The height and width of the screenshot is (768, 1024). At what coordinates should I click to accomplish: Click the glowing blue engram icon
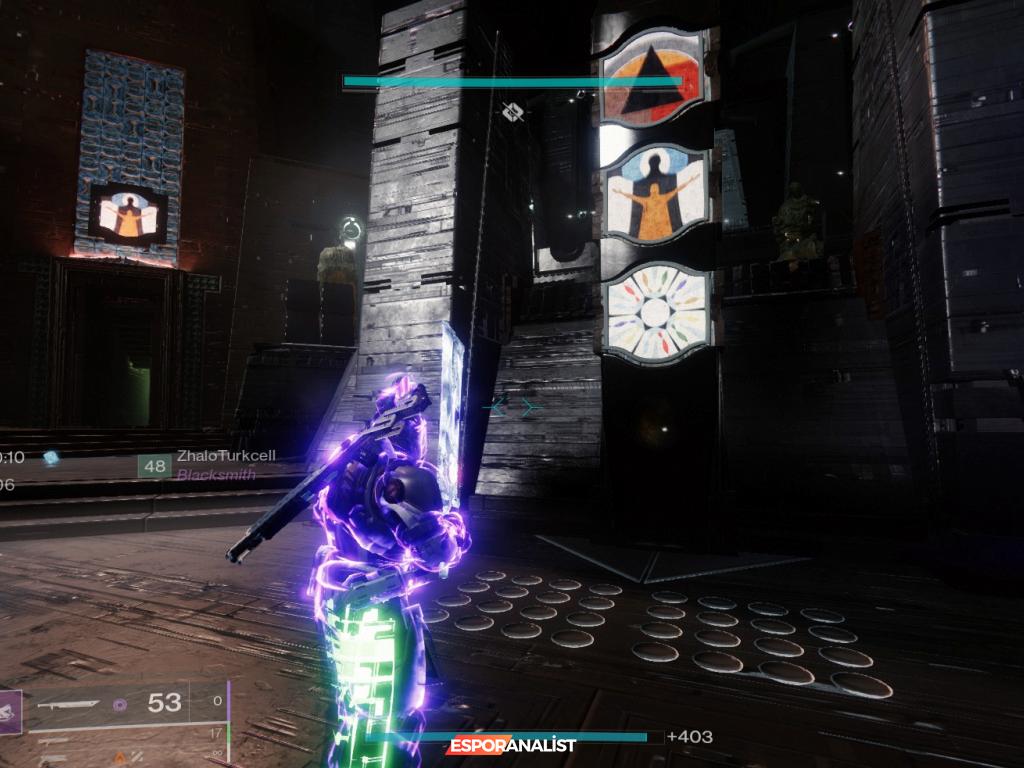(51, 457)
